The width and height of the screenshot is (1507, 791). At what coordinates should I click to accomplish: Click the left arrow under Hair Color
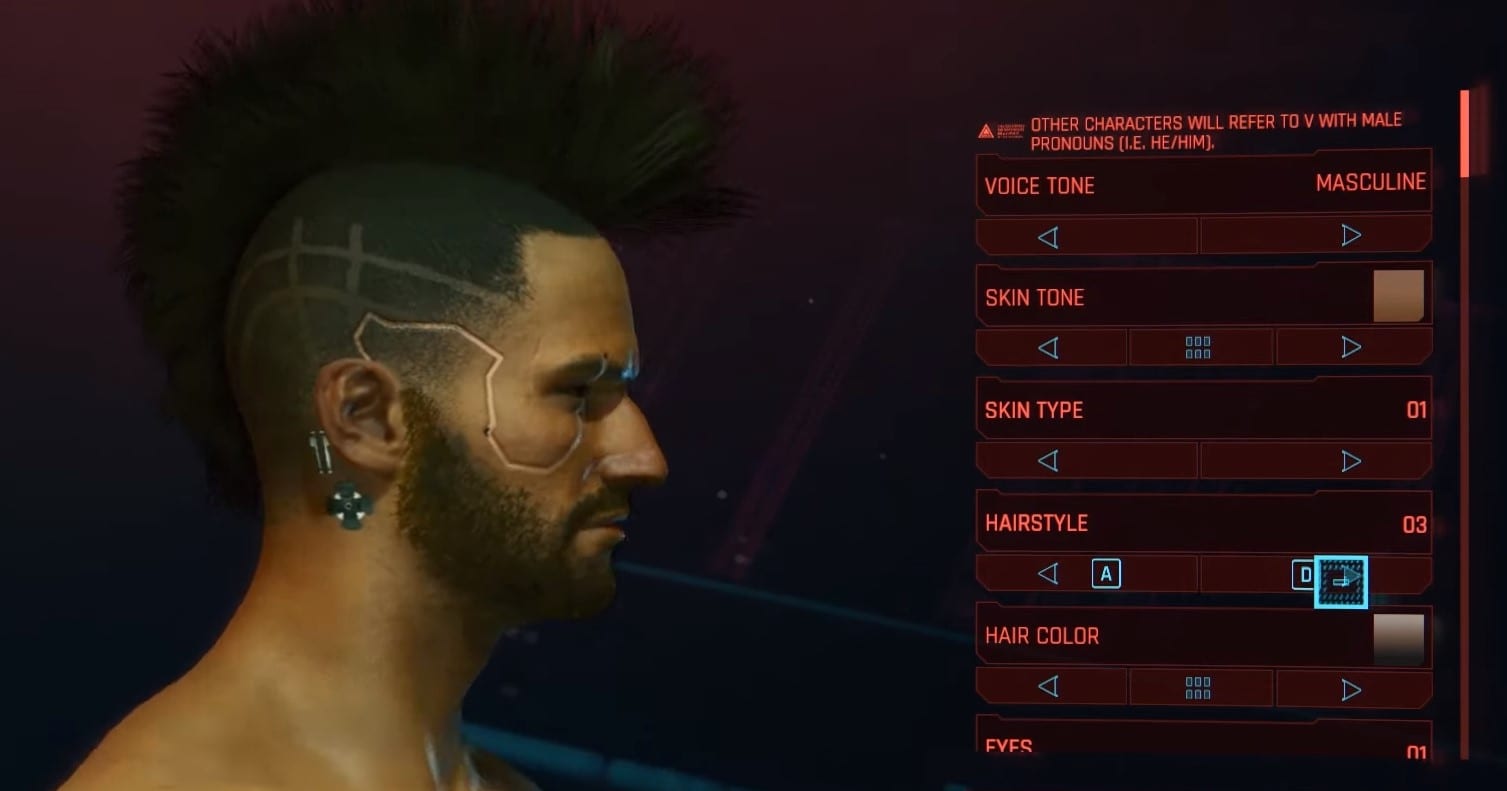point(1050,688)
